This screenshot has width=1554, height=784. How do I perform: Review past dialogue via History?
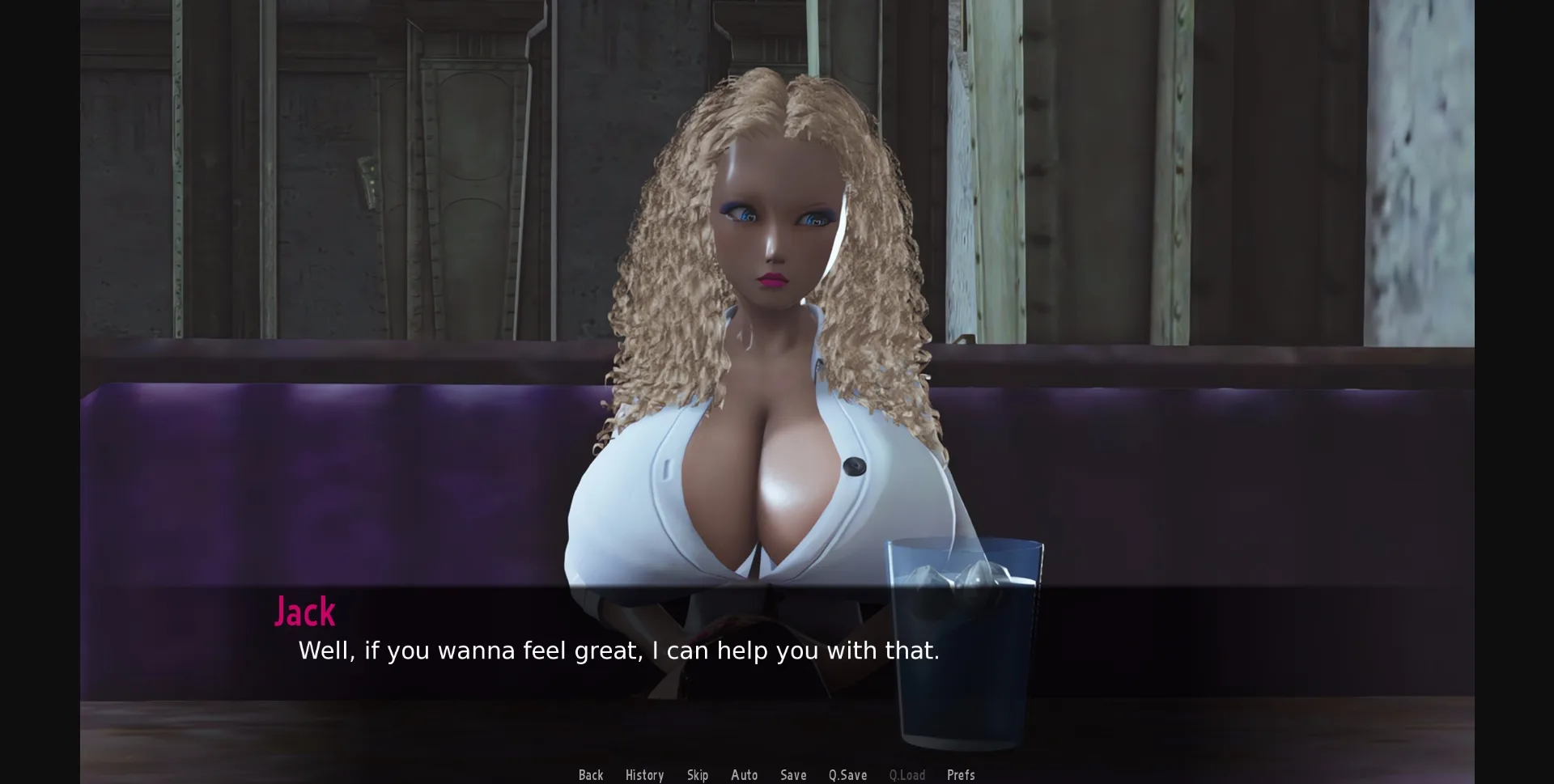coord(643,774)
